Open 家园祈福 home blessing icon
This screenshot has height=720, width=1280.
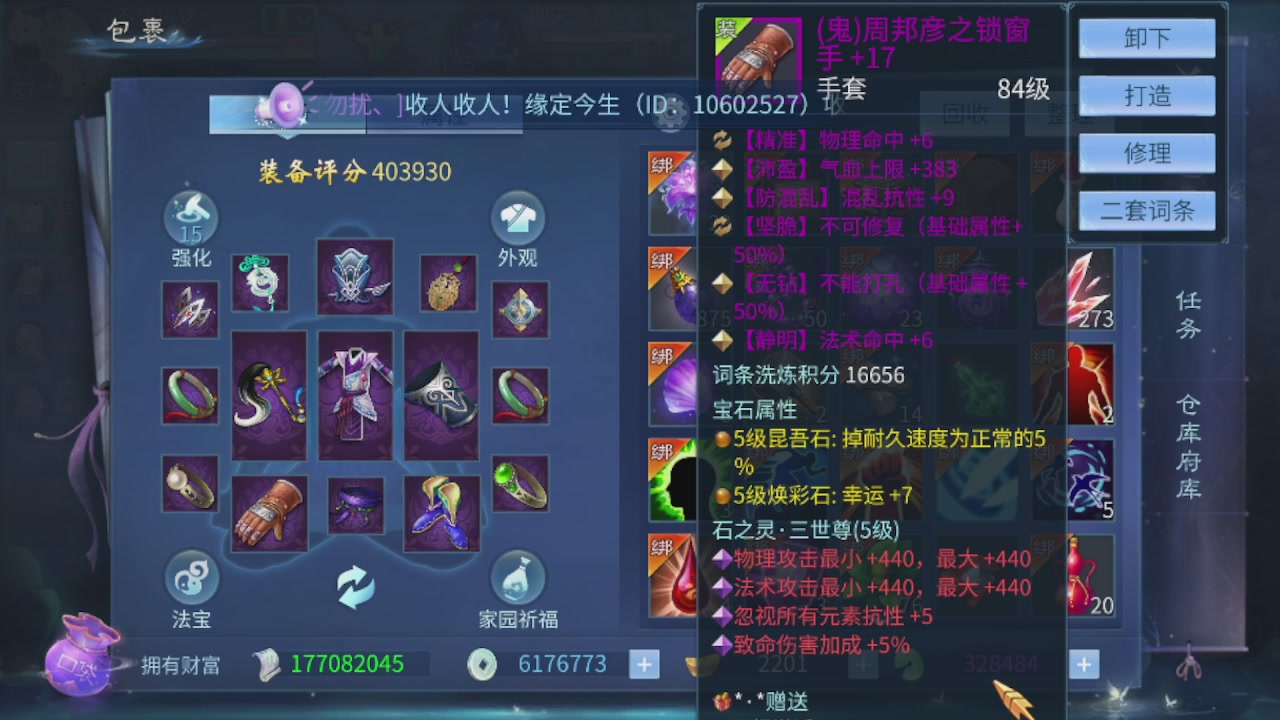tap(517, 575)
